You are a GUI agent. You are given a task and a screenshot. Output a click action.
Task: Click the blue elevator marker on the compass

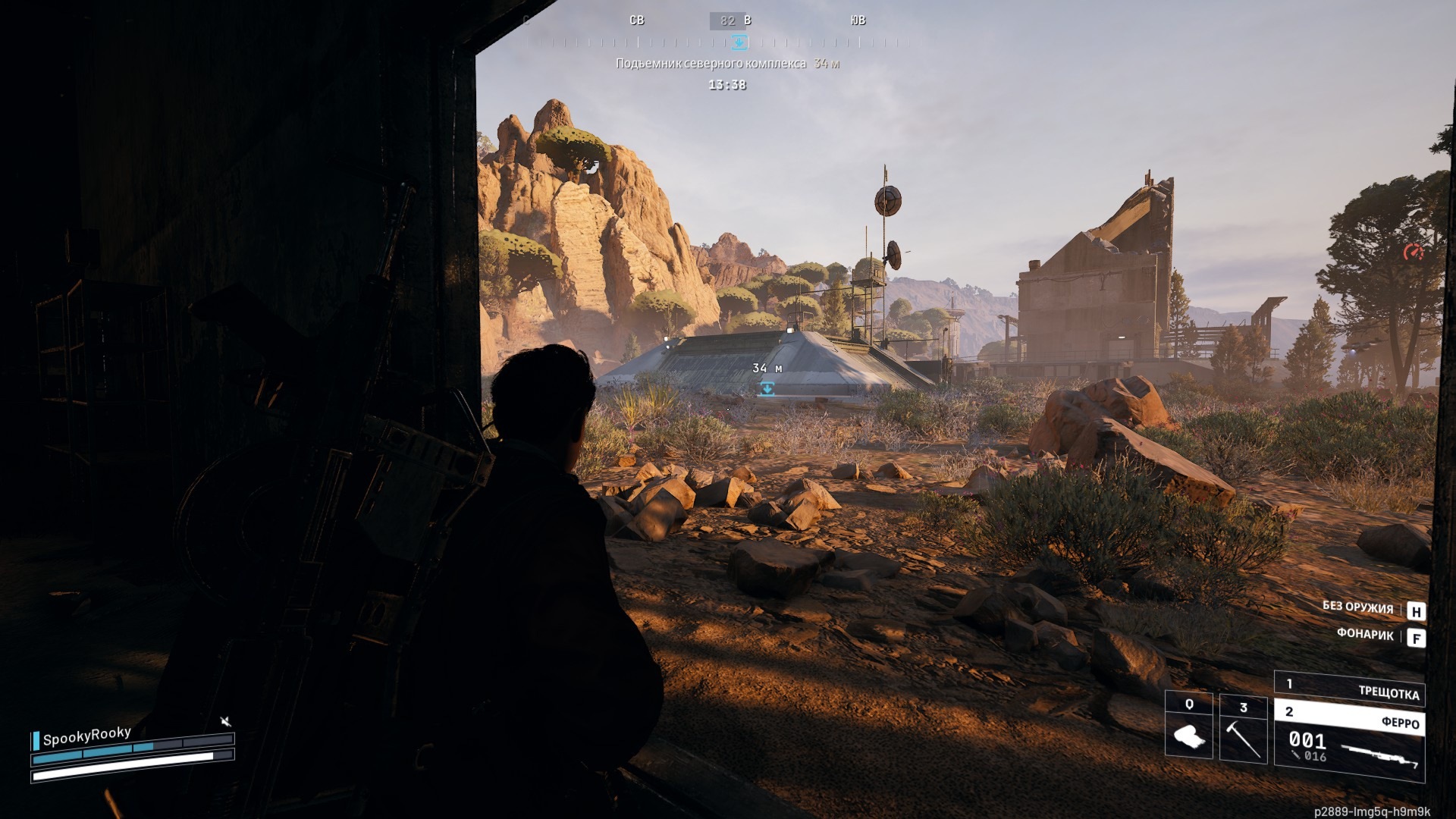739,42
